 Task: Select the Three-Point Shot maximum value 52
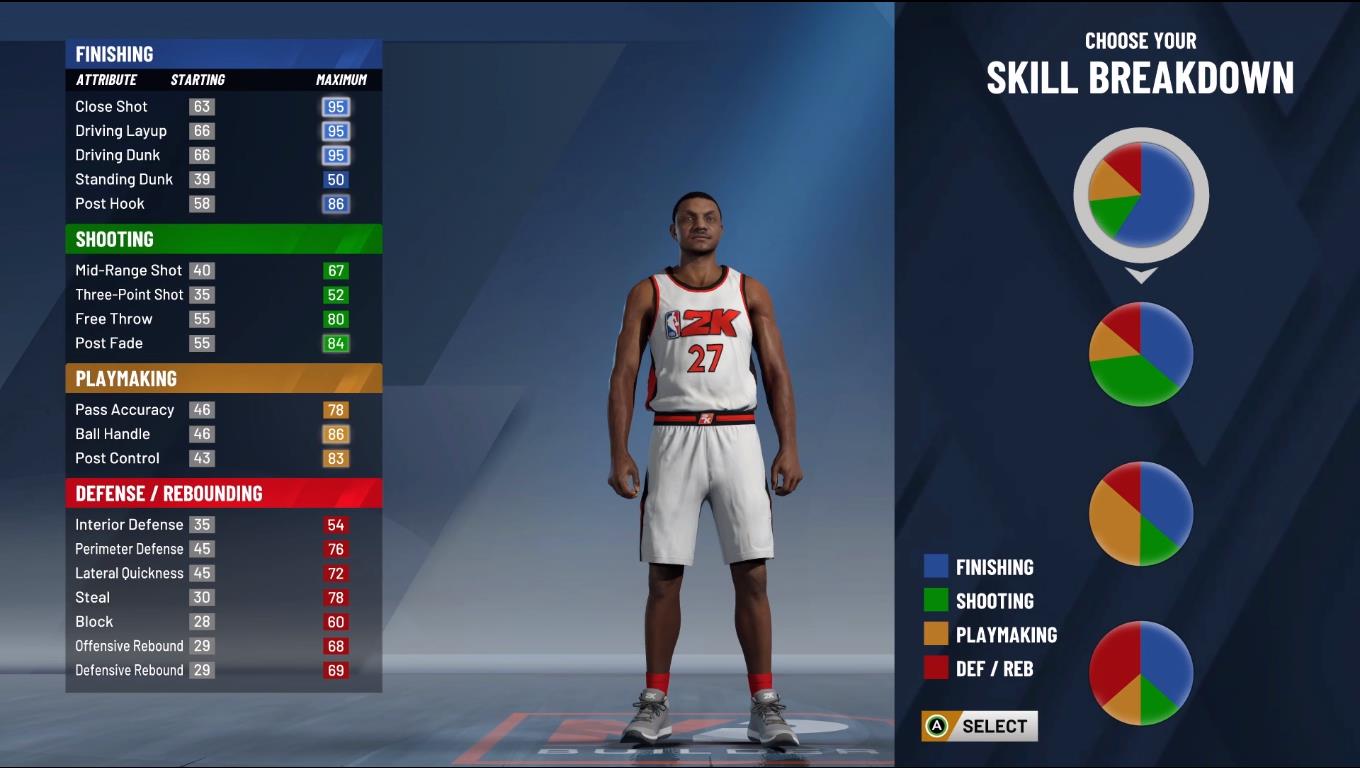[x=336, y=294]
